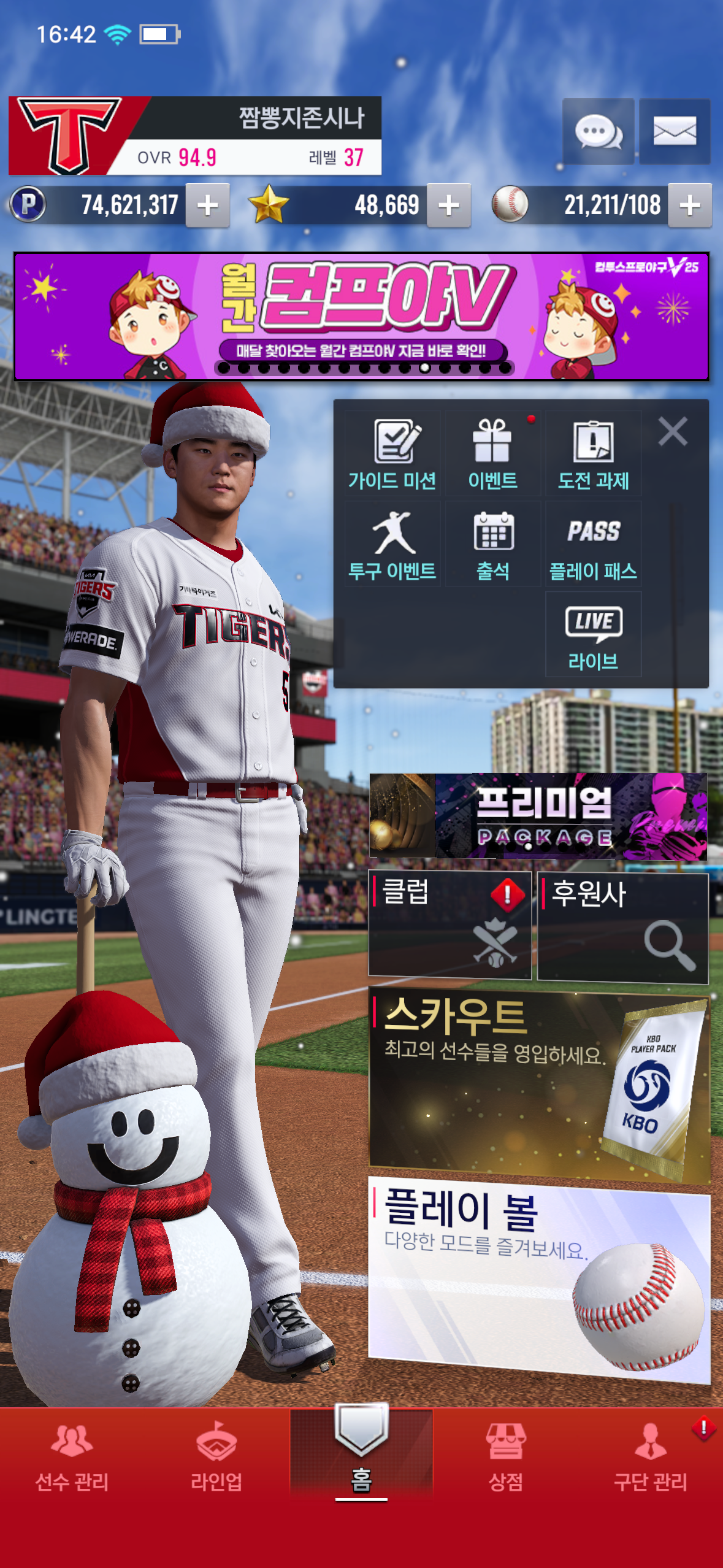The height and width of the screenshot is (1568, 723).
Task: Open the Live (라이브) menu
Action: [x=593, y=635]
